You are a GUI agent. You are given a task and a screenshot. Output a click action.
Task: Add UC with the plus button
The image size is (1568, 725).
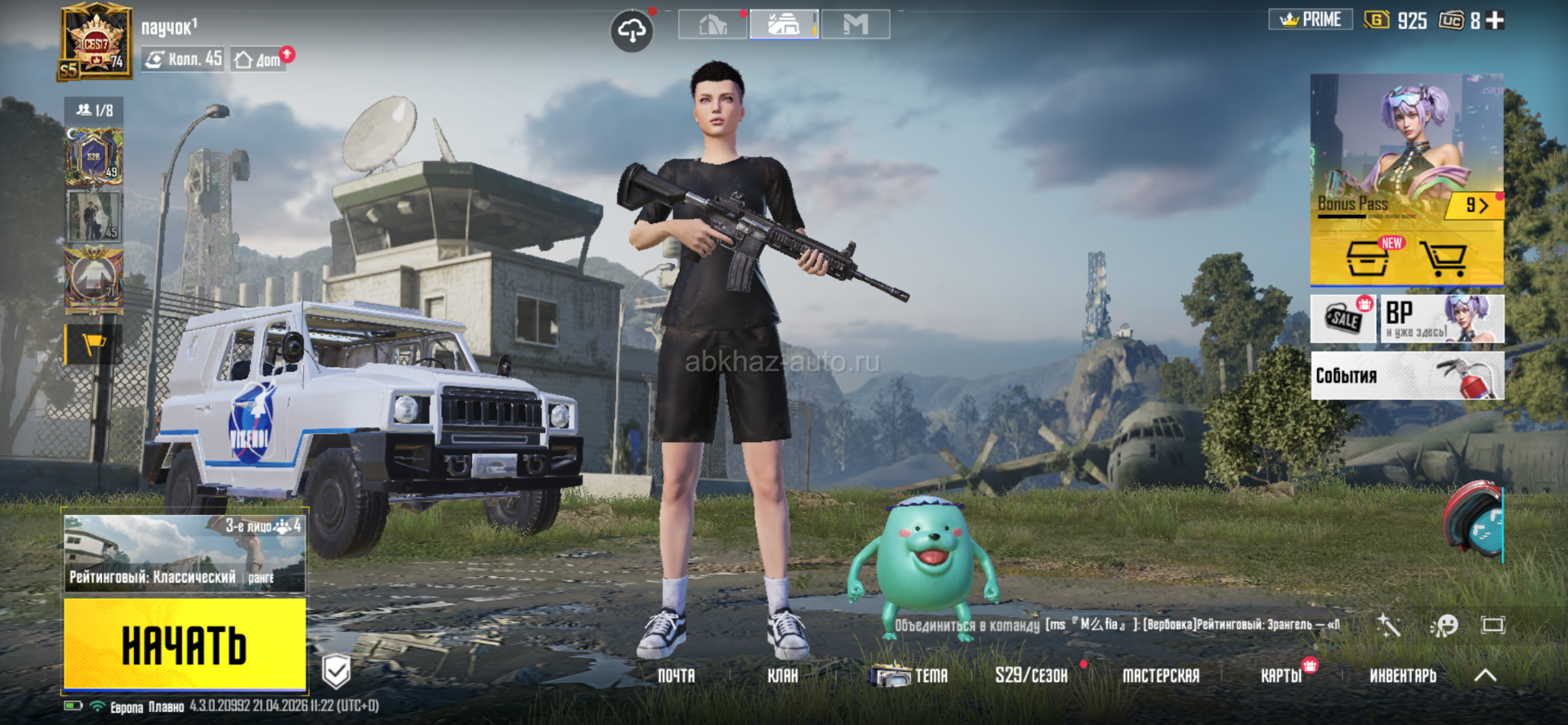point(1494,20)
